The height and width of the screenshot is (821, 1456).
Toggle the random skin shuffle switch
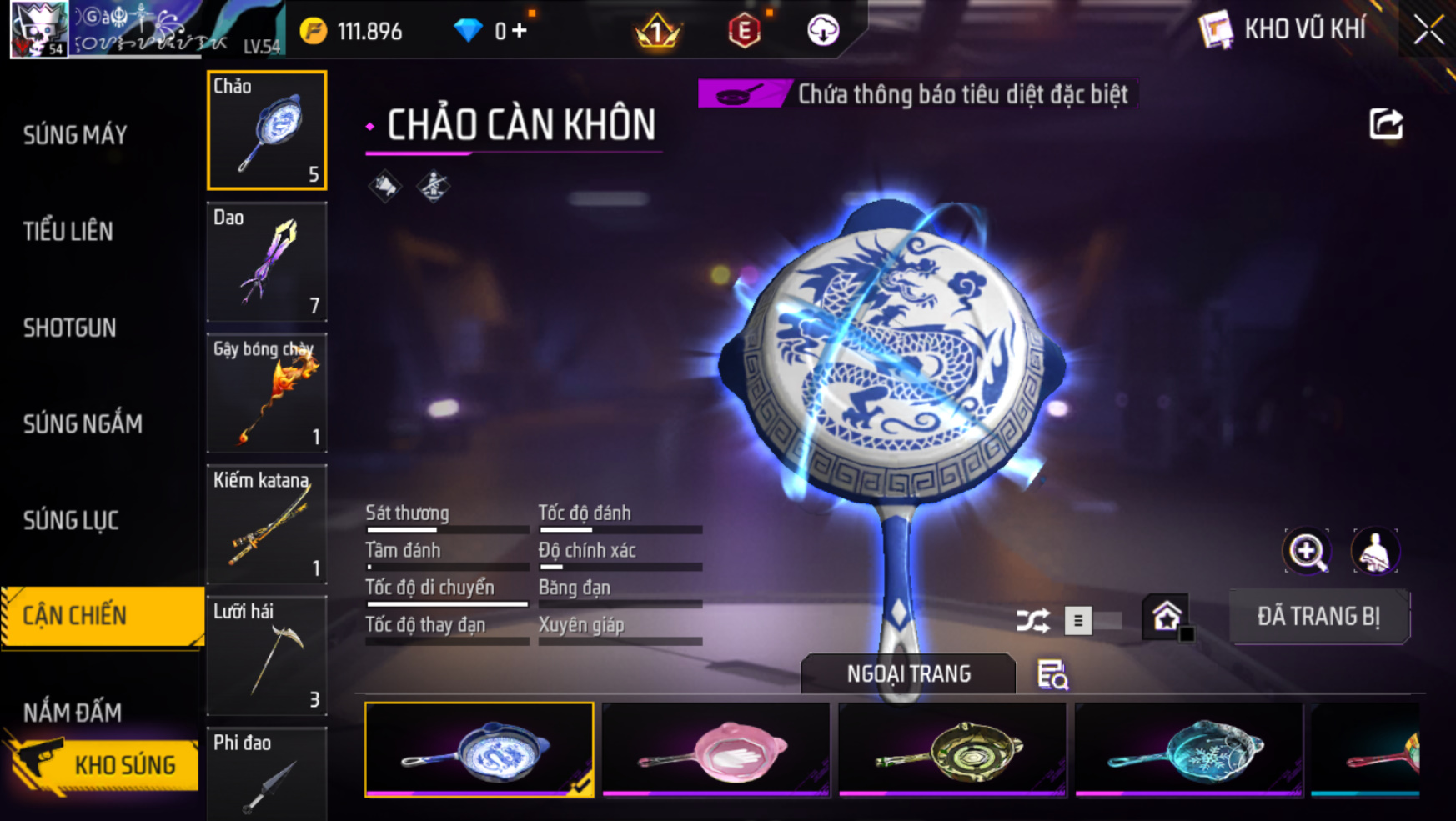(x=1092, y=621)
